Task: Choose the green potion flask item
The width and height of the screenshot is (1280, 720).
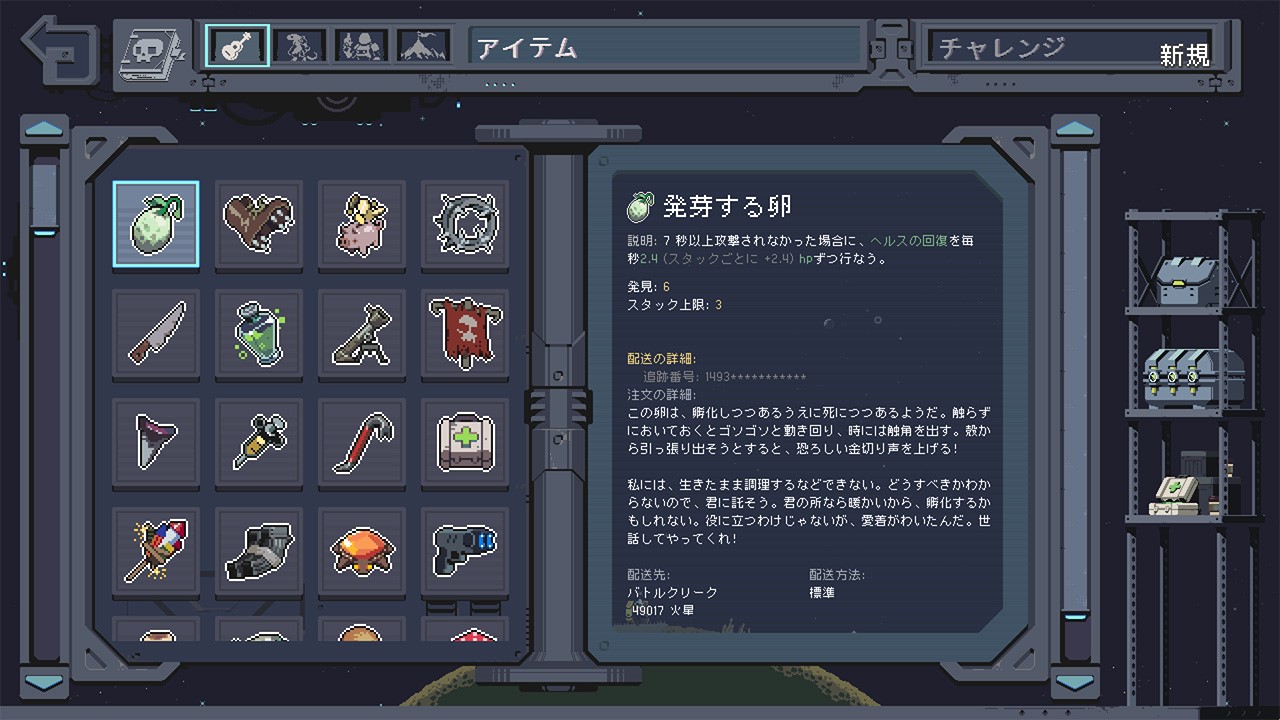Action: coord(258,333)
